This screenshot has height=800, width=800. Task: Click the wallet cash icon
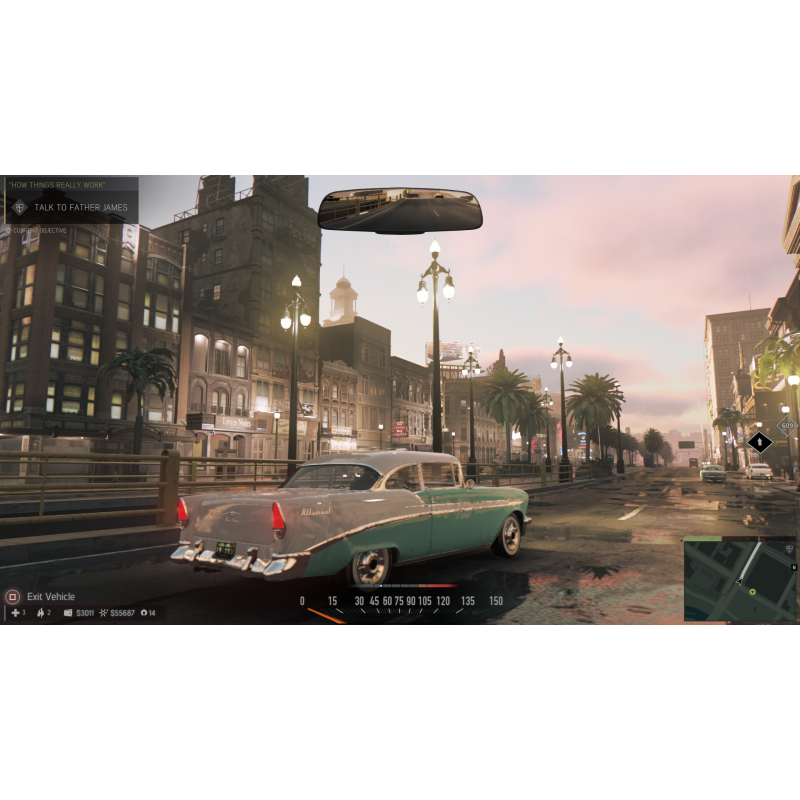(x=68, y=613)
